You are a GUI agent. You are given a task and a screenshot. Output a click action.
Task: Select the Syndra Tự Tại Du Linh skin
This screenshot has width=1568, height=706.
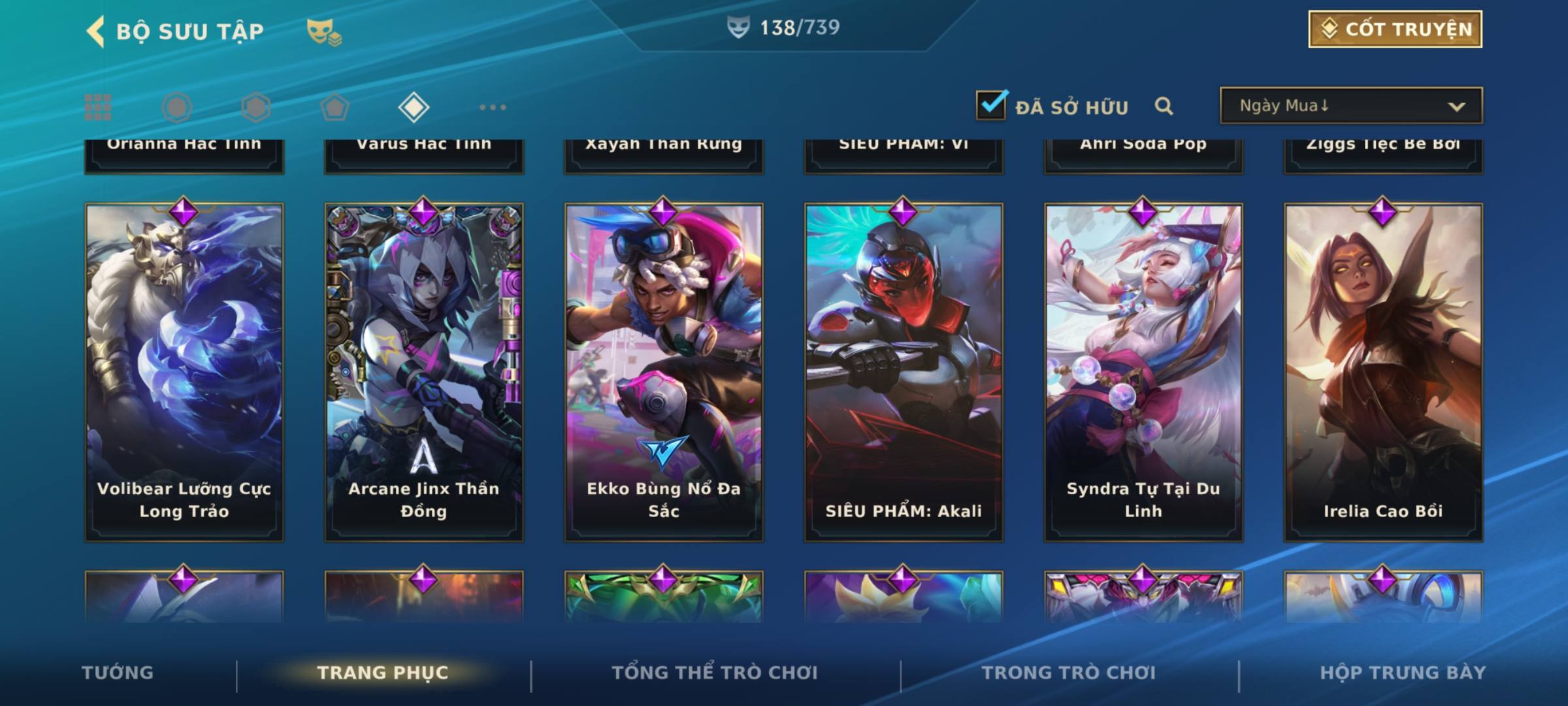point(1143,373)
